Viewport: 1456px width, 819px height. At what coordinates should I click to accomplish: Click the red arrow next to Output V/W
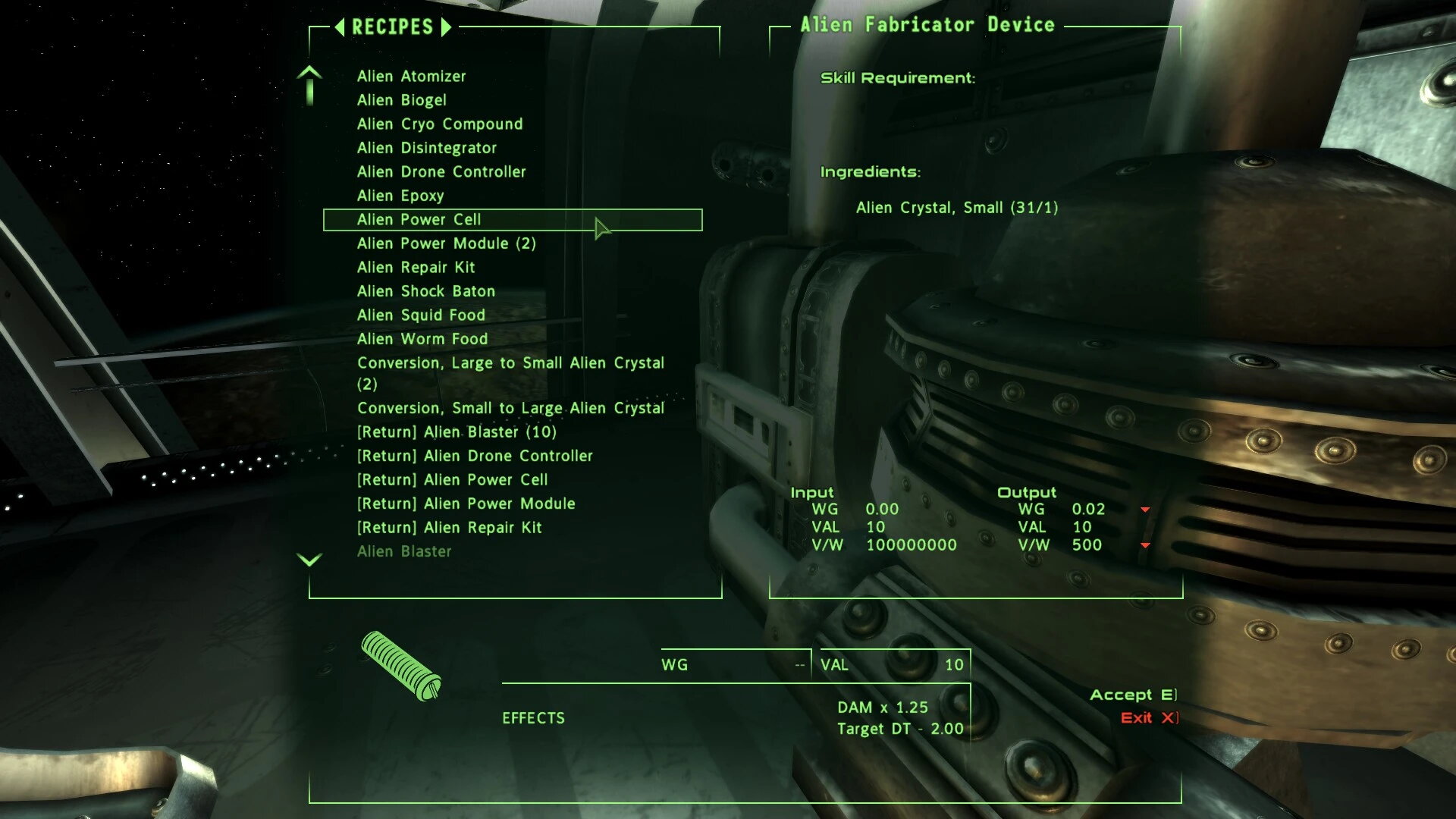click(1144, 544)
